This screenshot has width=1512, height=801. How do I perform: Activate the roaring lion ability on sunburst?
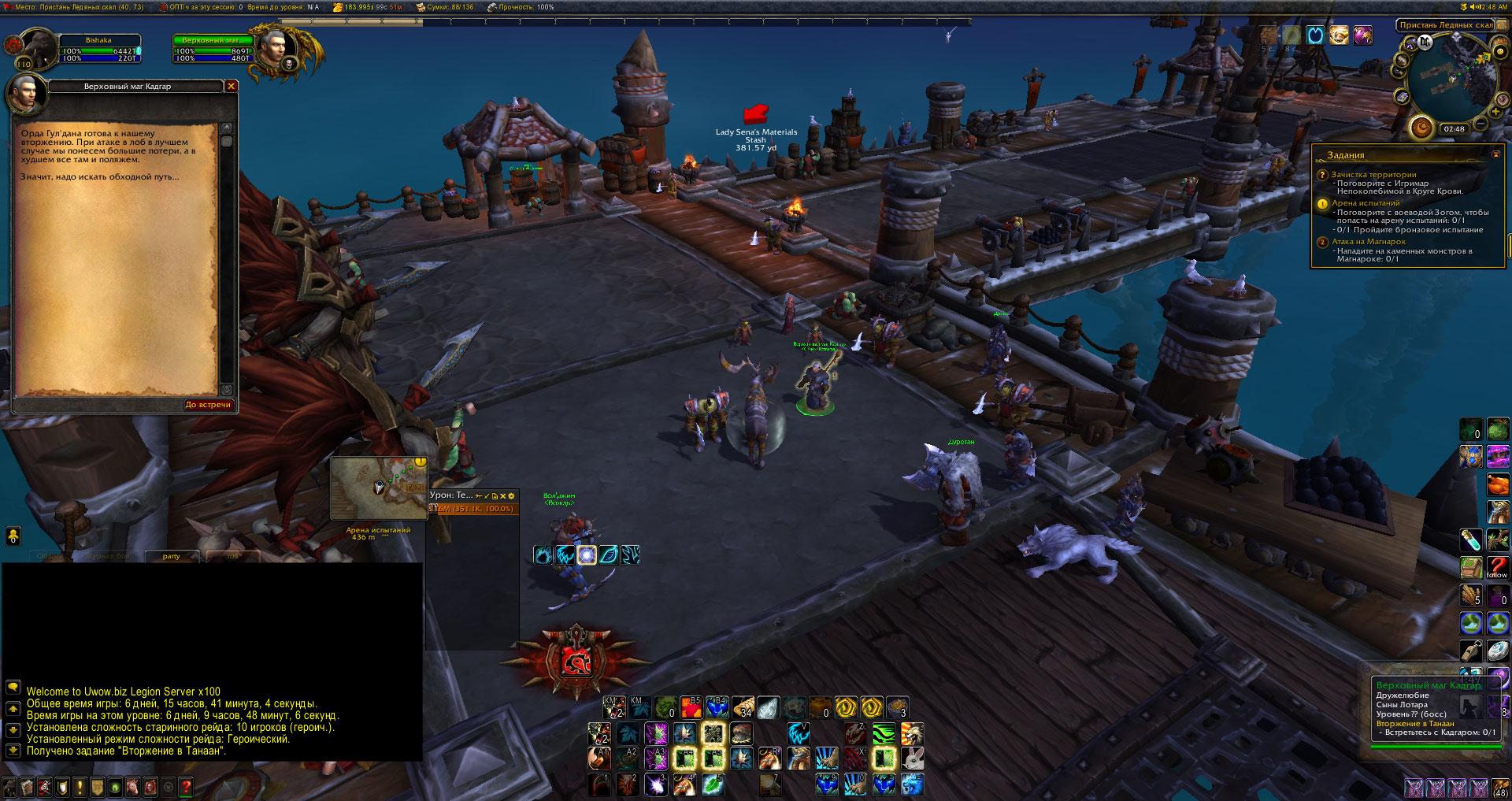[x=911, y=734]
